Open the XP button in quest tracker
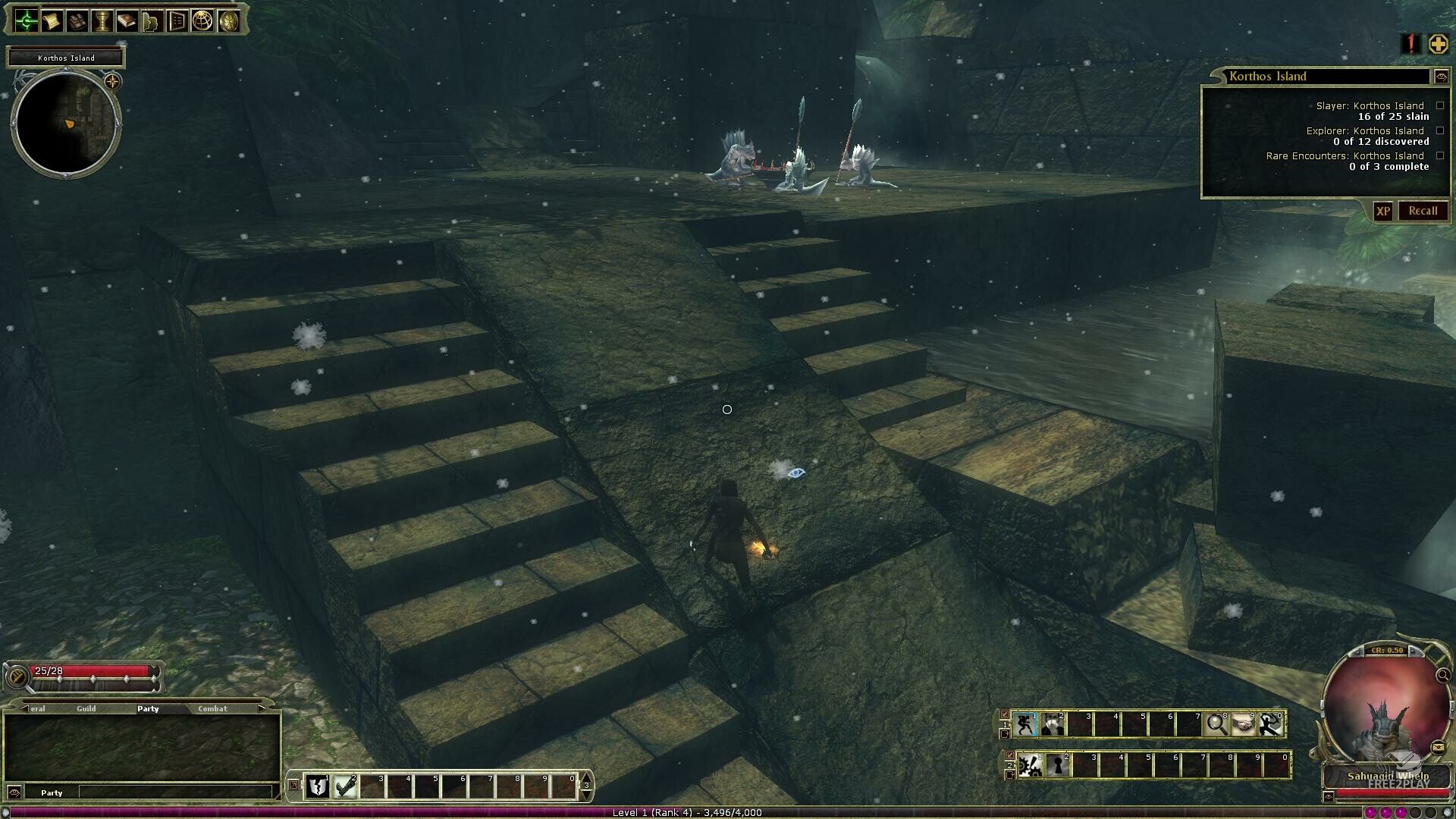The width and height of the screenshot is (1456, 819). pos(1383,212)
